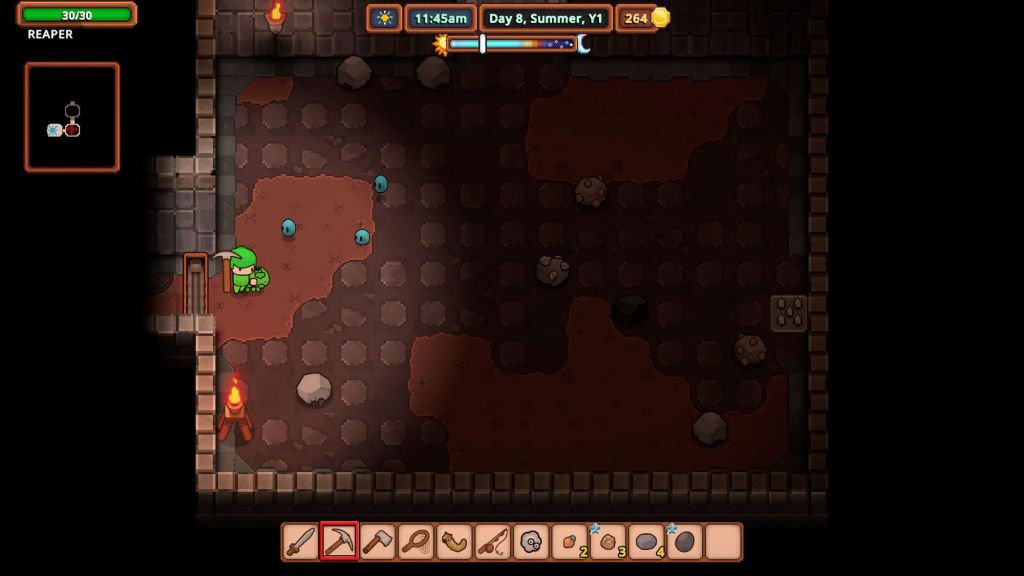Select the grey skull-shaped item slot

coord(531,542)
